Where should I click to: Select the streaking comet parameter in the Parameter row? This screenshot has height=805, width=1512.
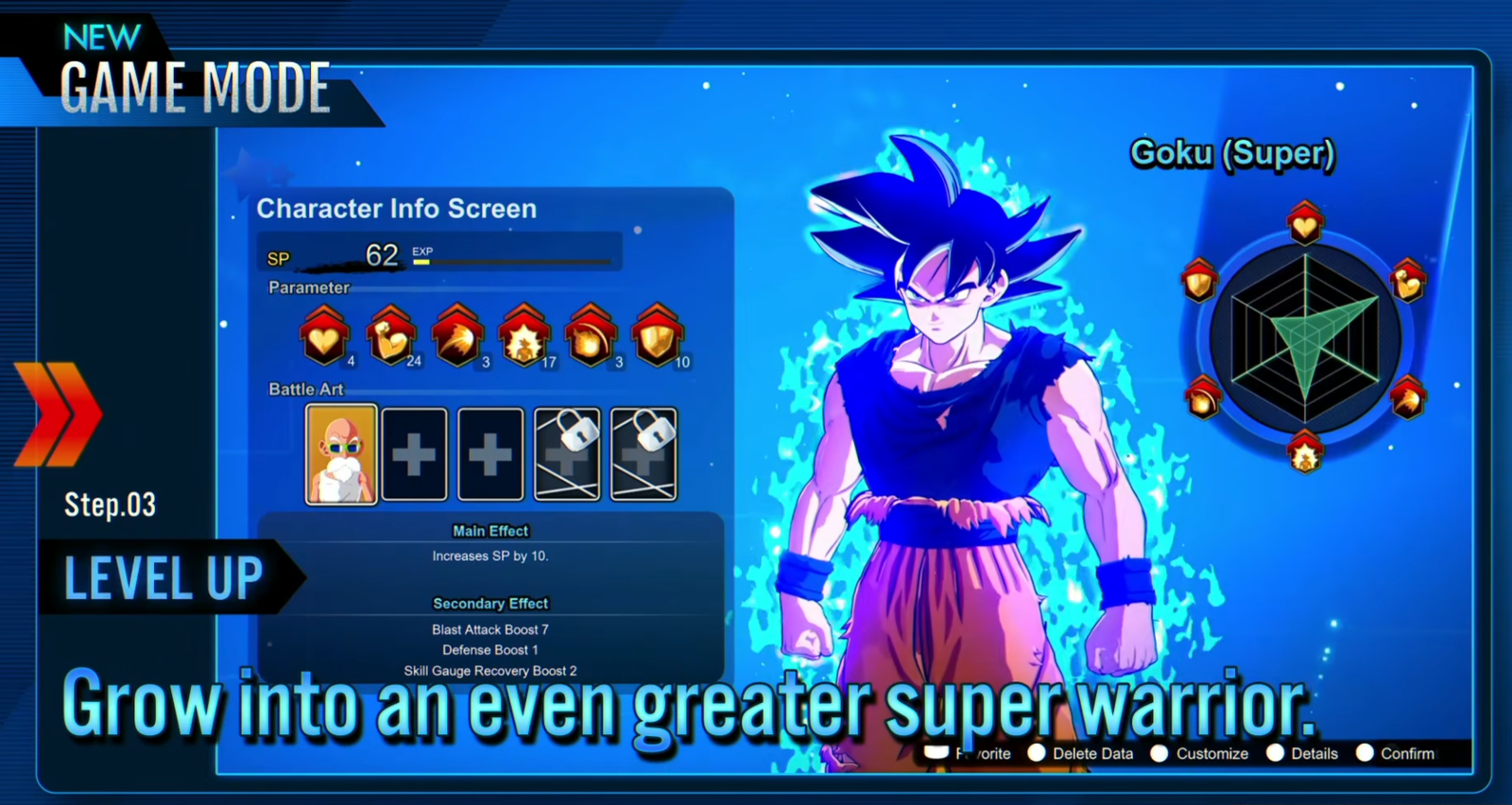pyautogui.click(x=457, y=336)
